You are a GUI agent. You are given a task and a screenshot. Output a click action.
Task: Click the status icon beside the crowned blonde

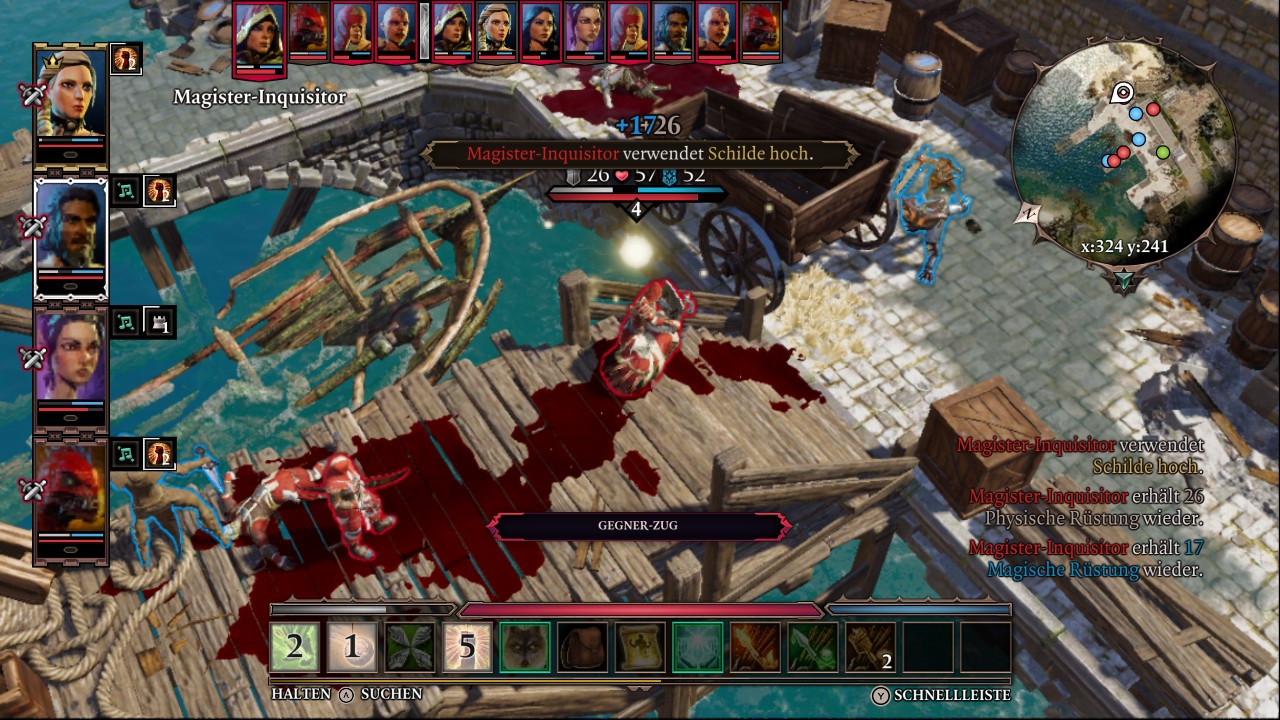point(126,58)
